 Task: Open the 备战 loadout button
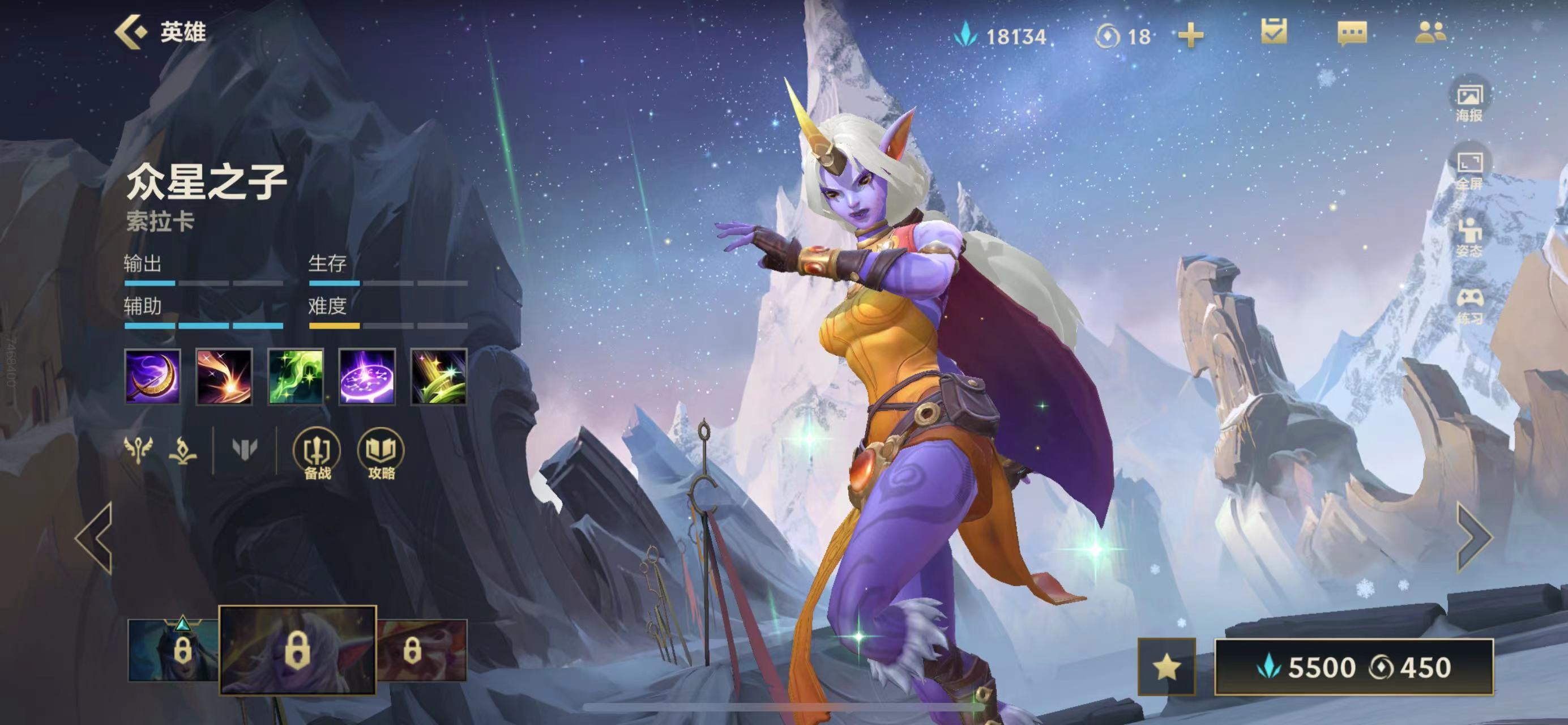[x=317, y=454]
